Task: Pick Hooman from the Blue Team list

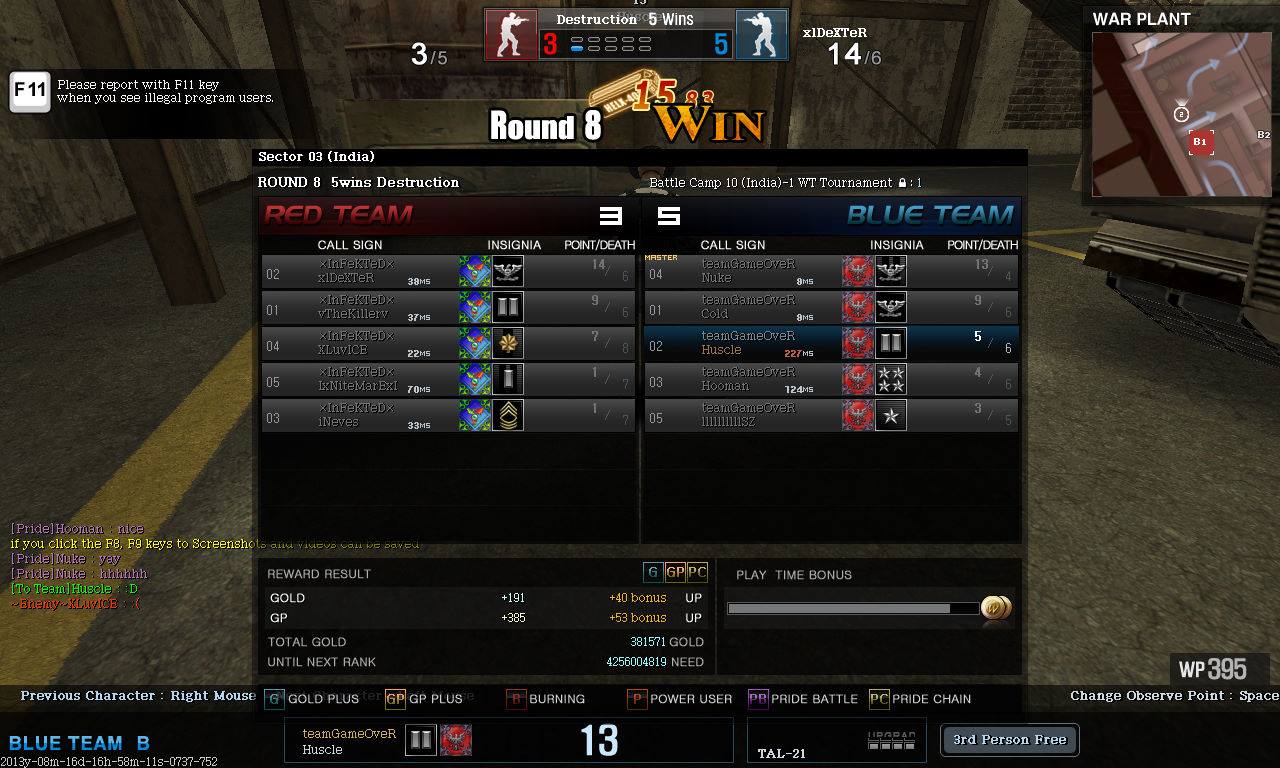Action: (x=831, y=379)
